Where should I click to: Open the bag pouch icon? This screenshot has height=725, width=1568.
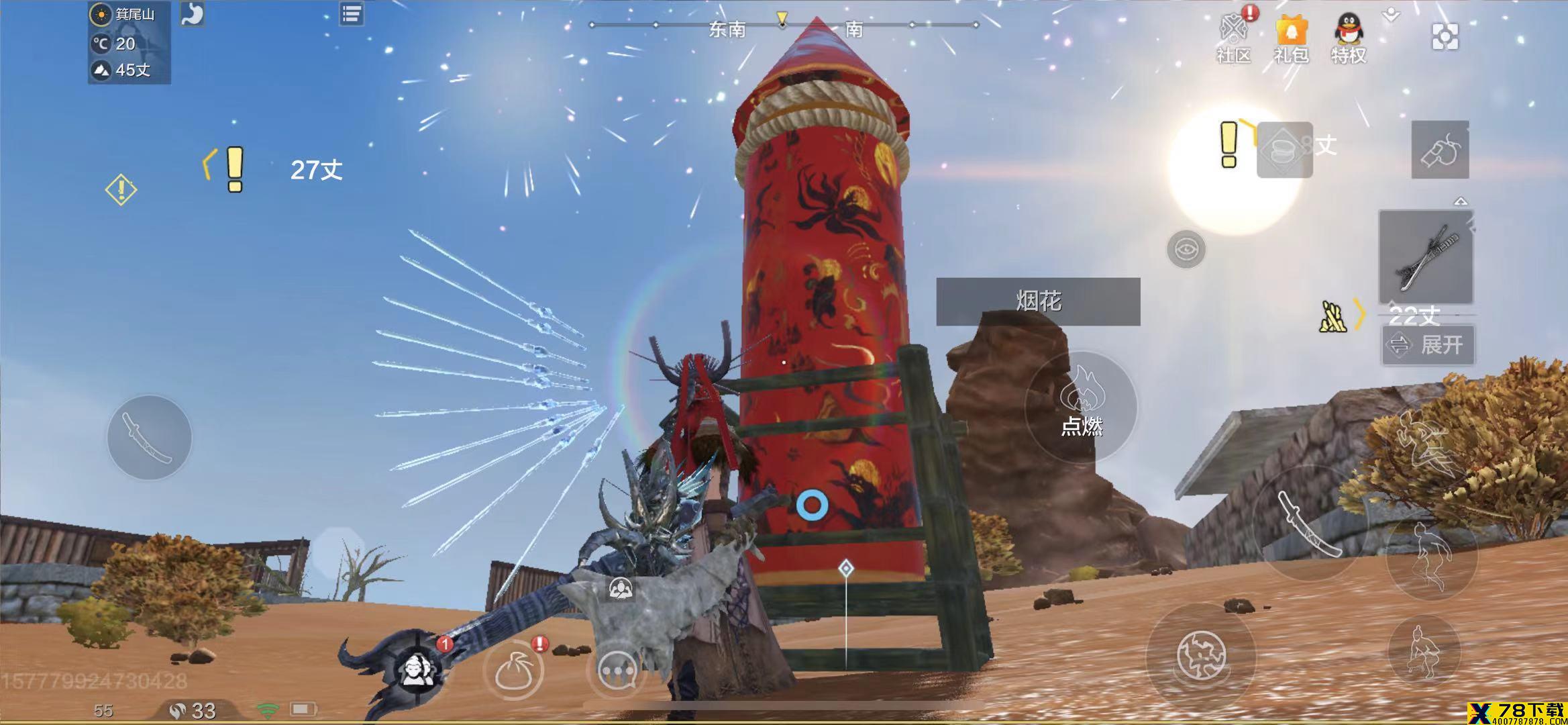(514, 671)
